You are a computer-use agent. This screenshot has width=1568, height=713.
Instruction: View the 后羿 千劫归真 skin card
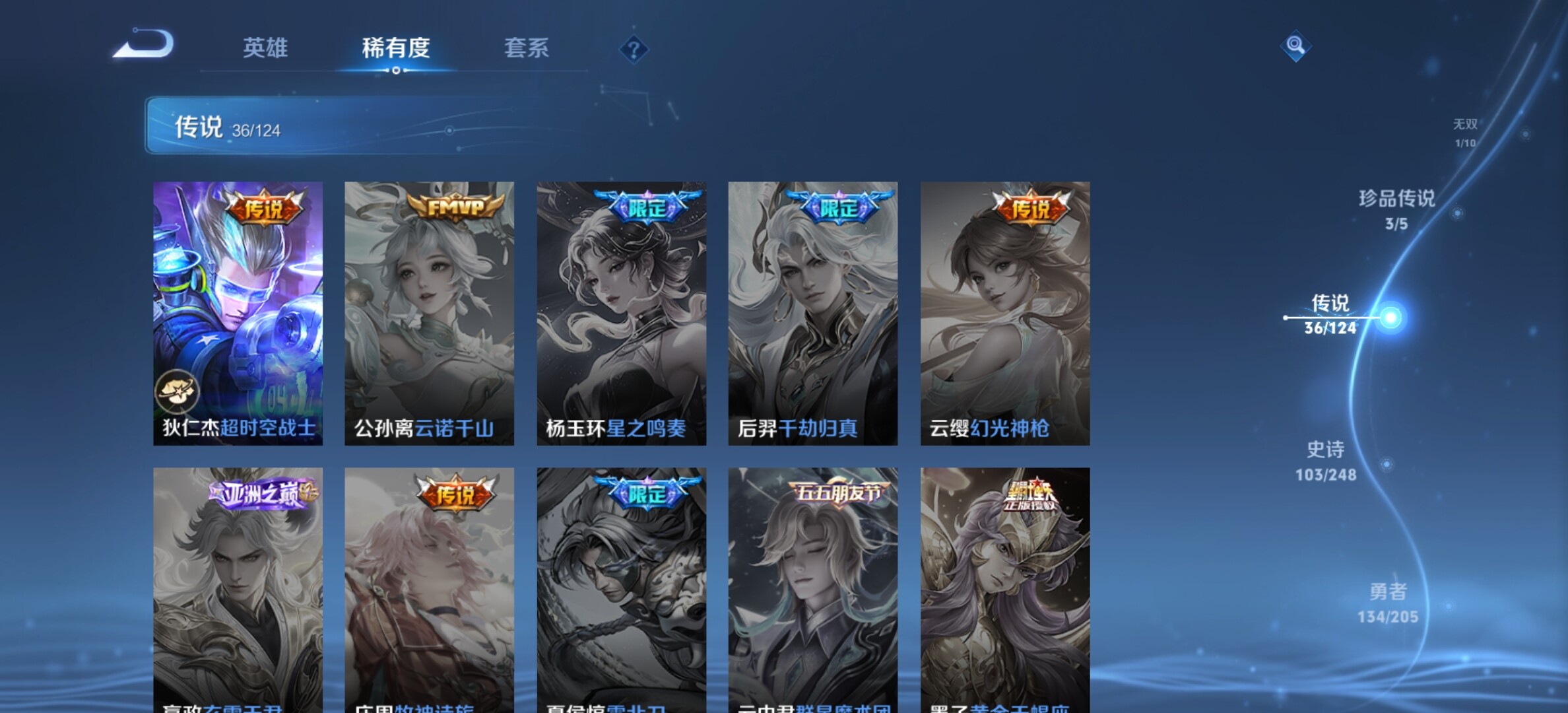coord(812,313)
